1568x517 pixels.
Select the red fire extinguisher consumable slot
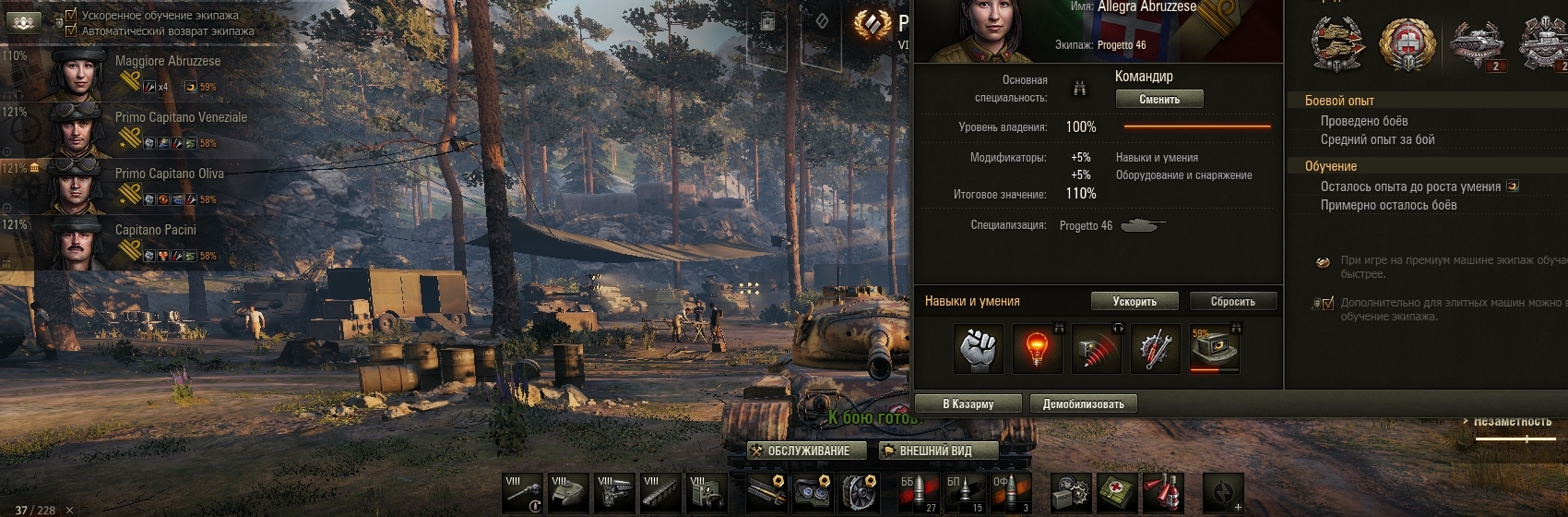pos(1161,493)
